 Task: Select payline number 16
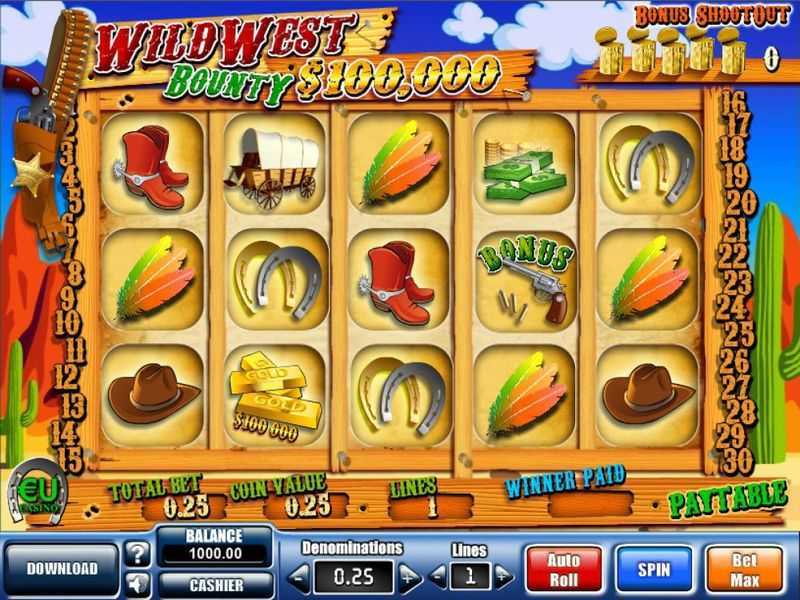(734, 102)
